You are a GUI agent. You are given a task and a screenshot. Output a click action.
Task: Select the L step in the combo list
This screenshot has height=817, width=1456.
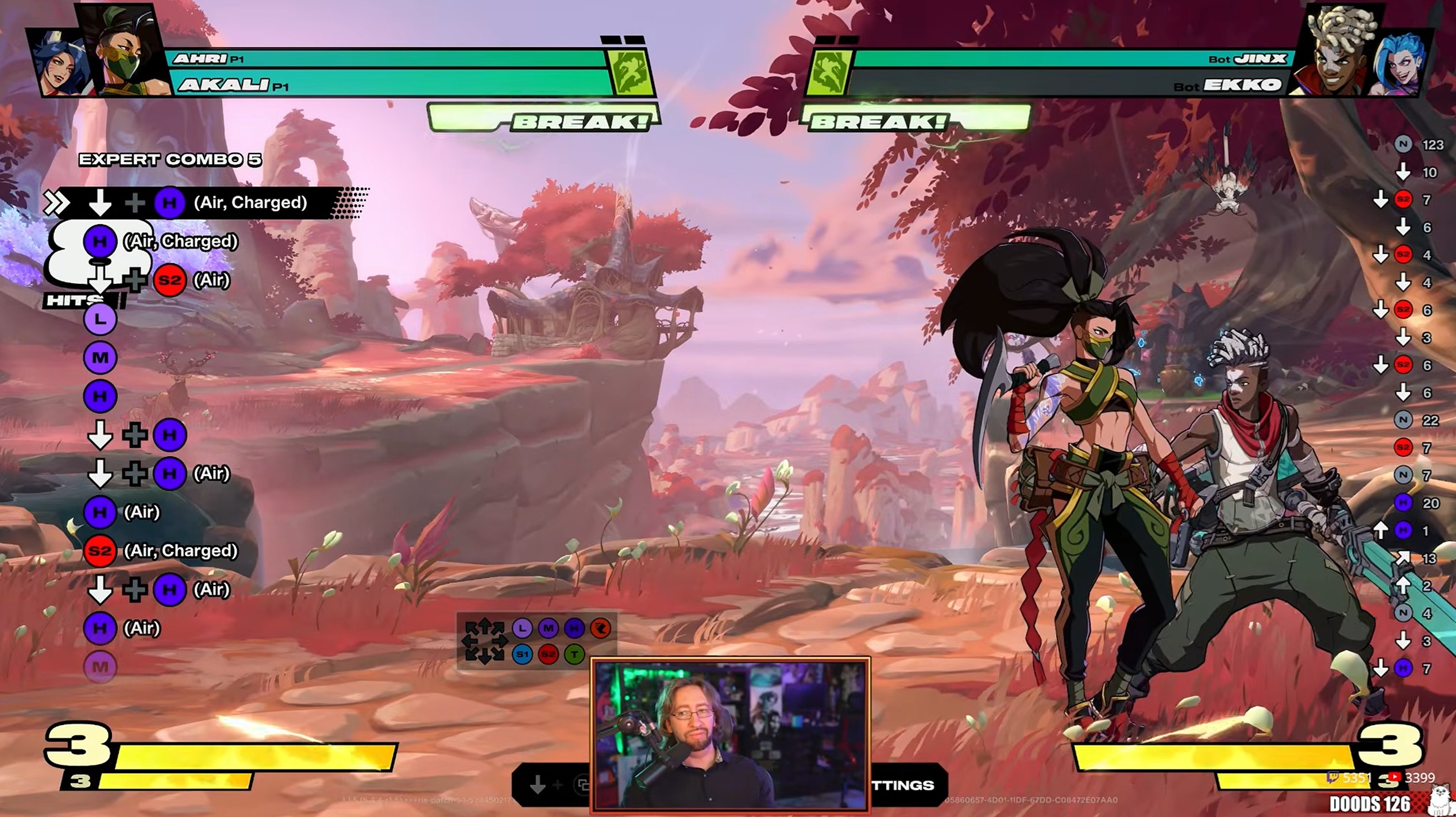100,319
